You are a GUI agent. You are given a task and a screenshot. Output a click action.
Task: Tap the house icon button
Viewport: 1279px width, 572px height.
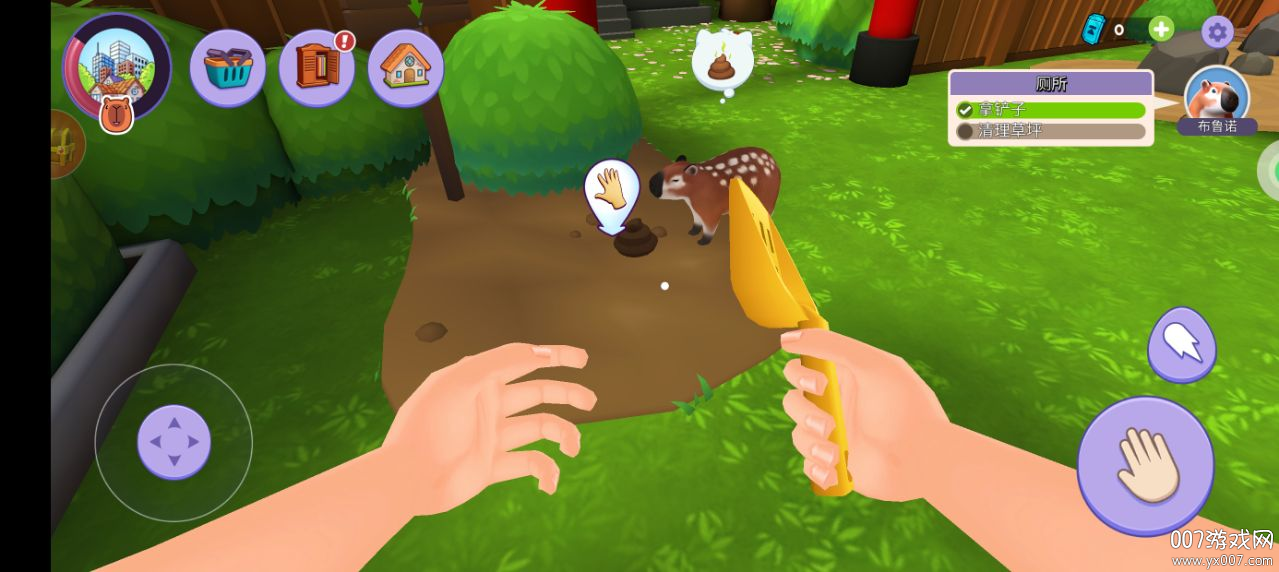click(x=405, y=68)
